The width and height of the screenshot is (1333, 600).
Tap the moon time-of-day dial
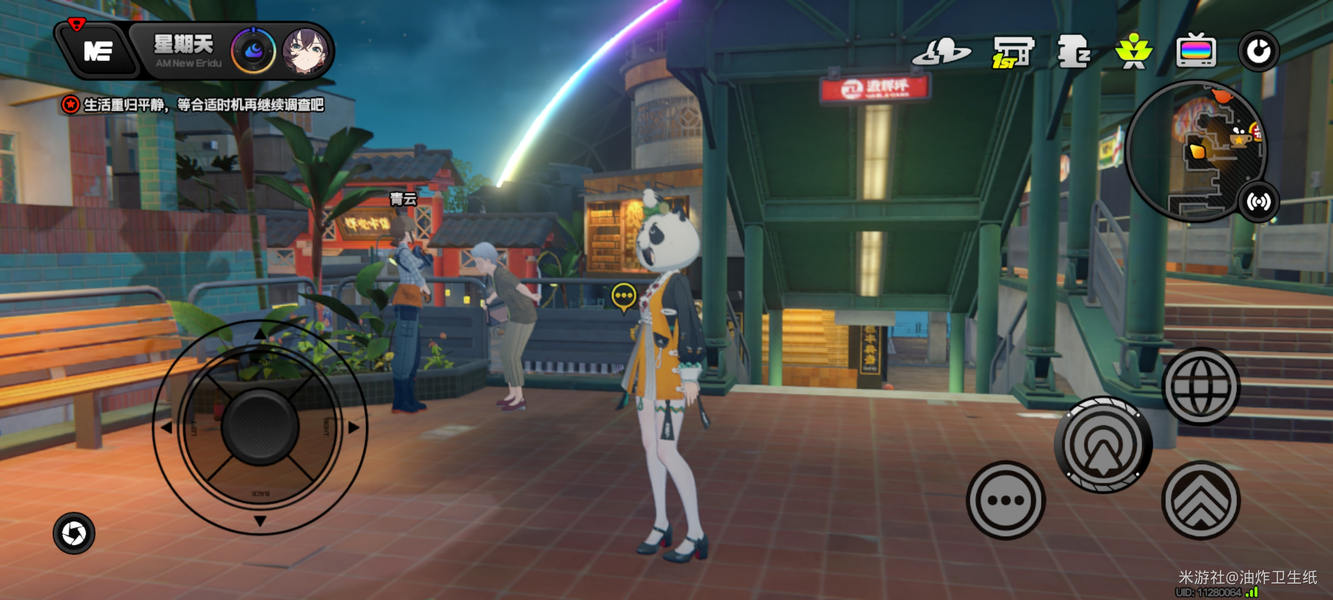click(254, 51)
